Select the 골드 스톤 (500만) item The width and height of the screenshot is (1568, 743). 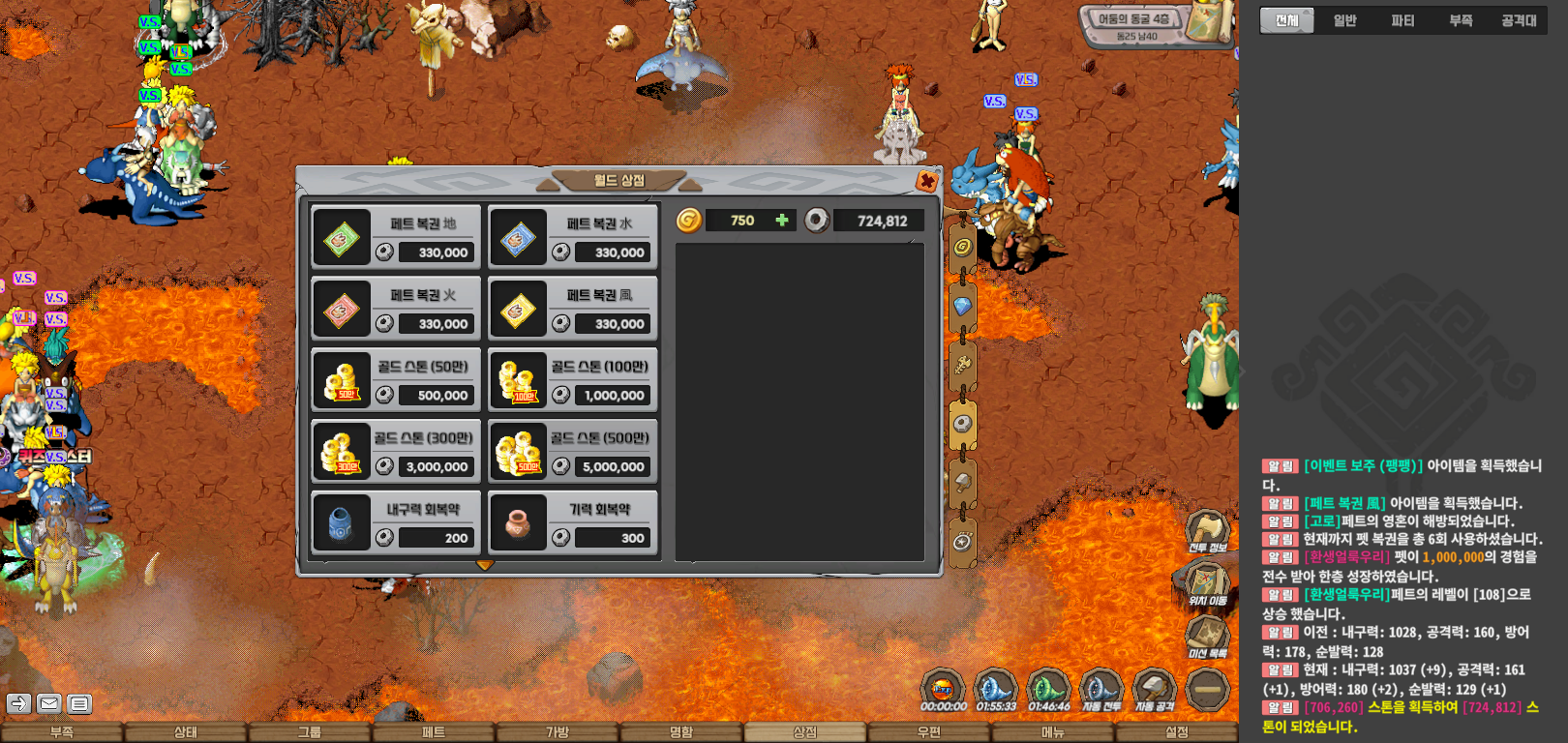573,452
